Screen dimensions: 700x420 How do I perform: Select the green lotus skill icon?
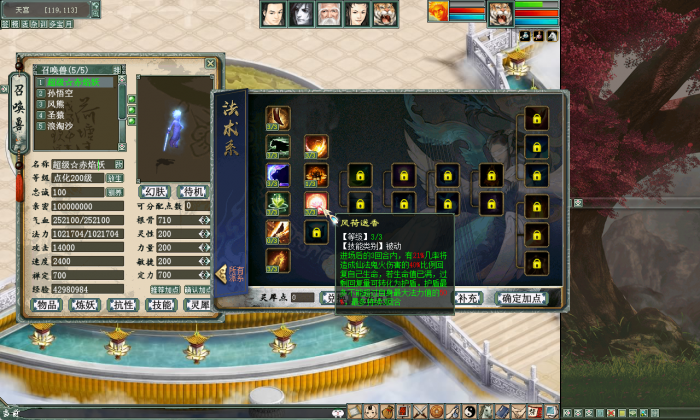point(279,204)
